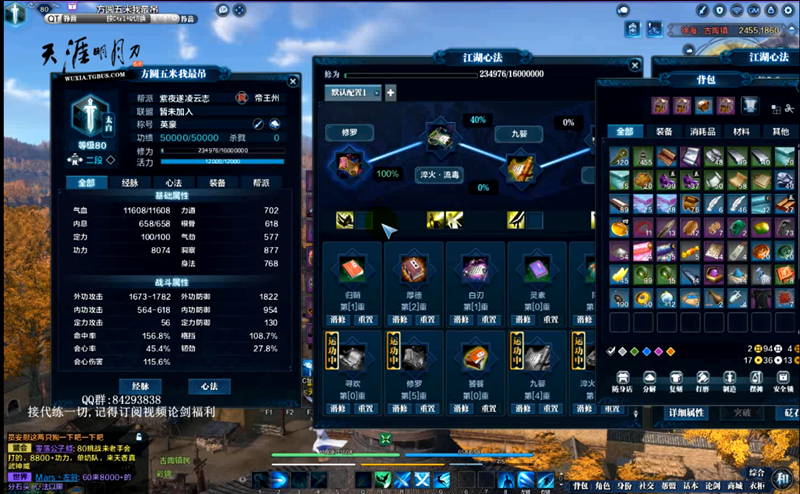Click the 心法 button at panel bottom
The height and width of the screenshot is (494, 800).
(x=209, y=386)
